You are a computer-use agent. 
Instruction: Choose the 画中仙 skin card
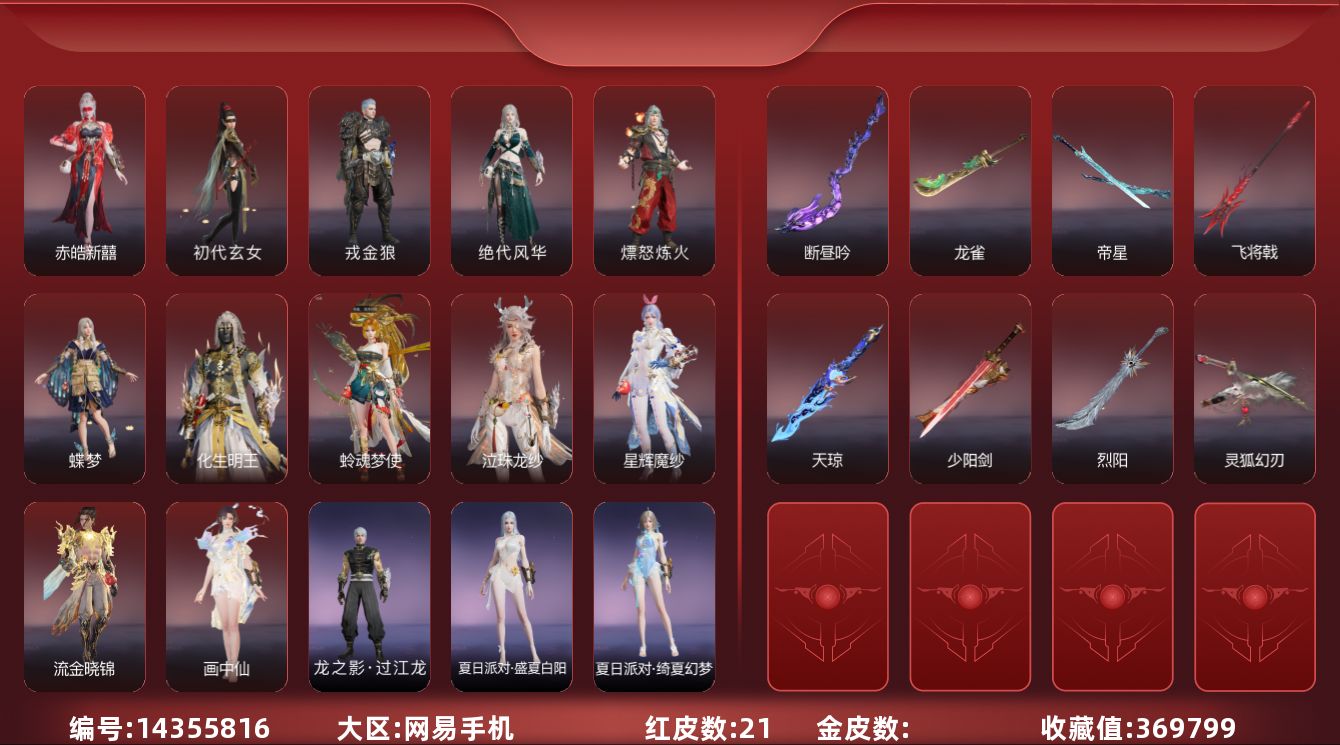[x=227, y=596]
